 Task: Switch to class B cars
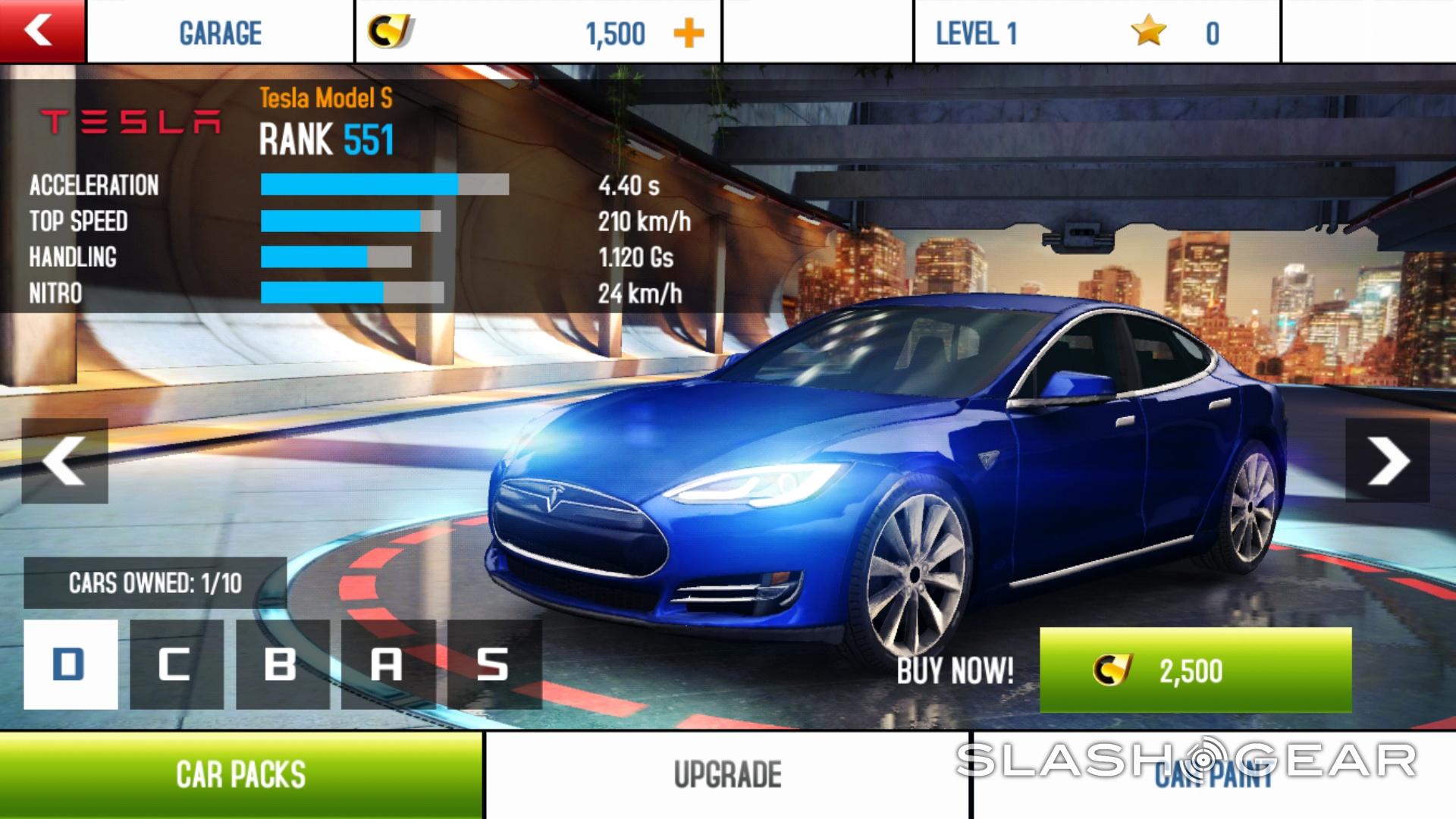(281, 664)
